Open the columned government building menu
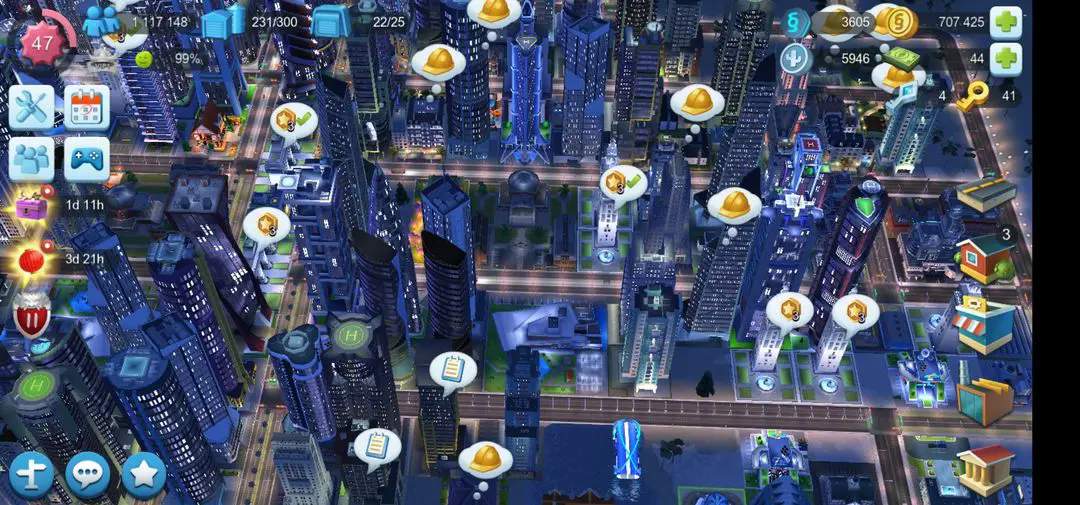The width and height of the screenshot is (1080, 505). point(985,468)
